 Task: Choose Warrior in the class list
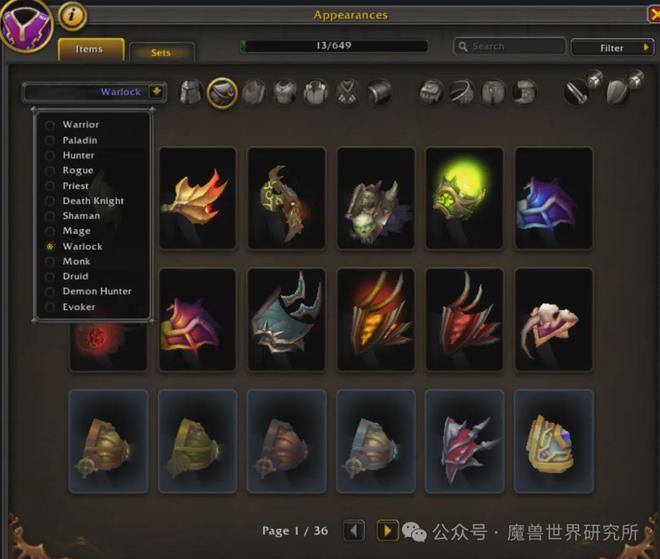(81, 125)
